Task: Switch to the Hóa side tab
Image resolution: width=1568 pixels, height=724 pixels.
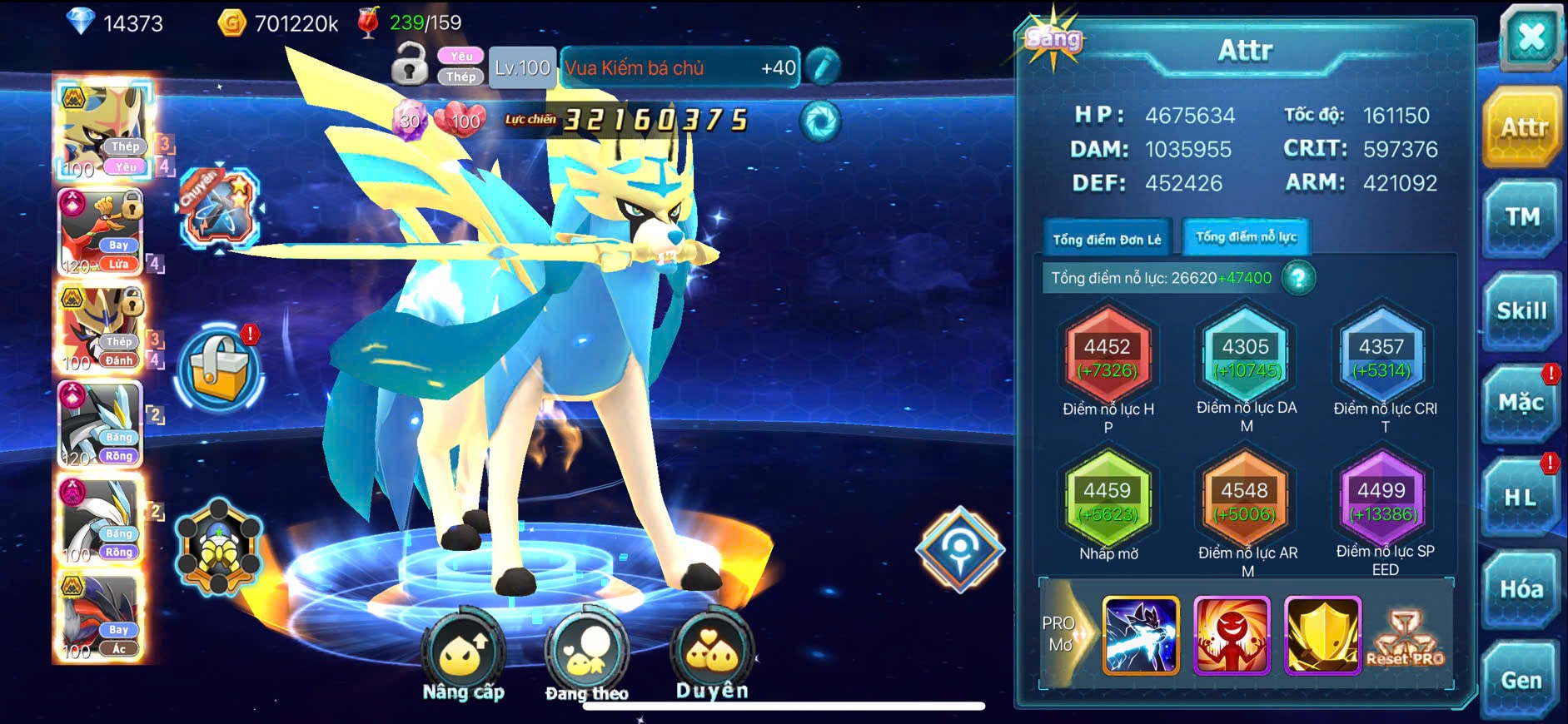Action: coord(1521,590)
